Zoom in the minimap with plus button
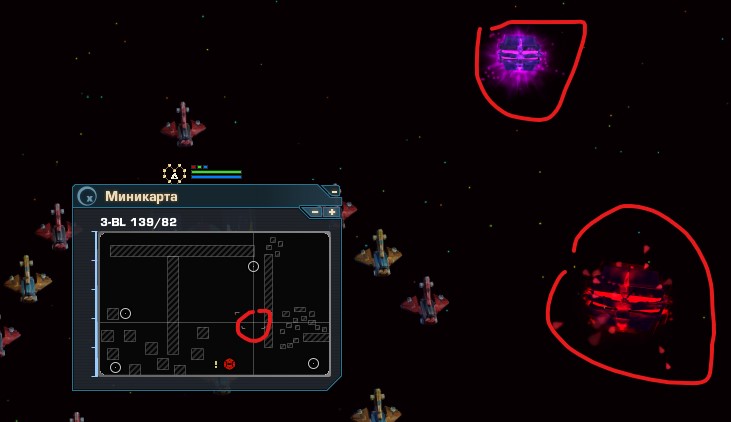731x422 pixels. pos(331,212)
